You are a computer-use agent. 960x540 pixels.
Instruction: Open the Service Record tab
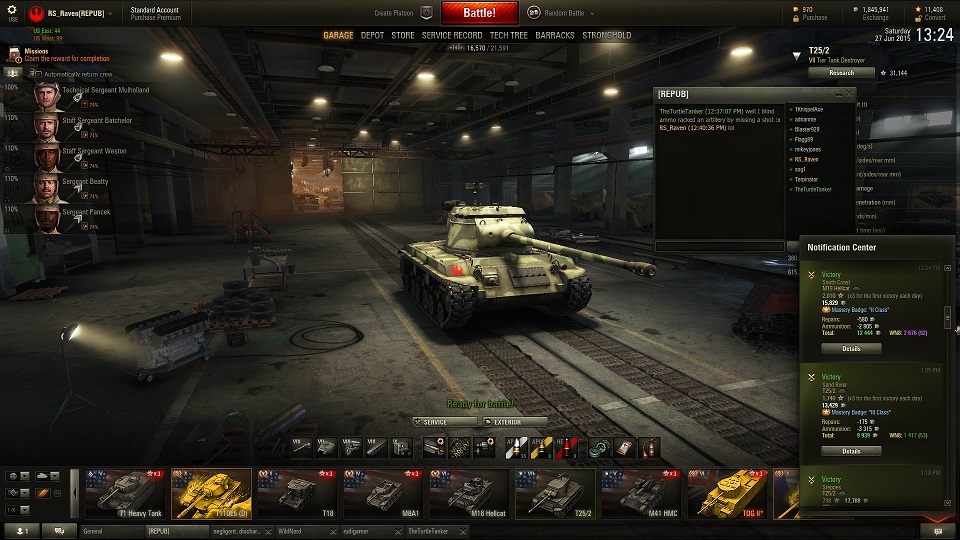tap(452, 35)
